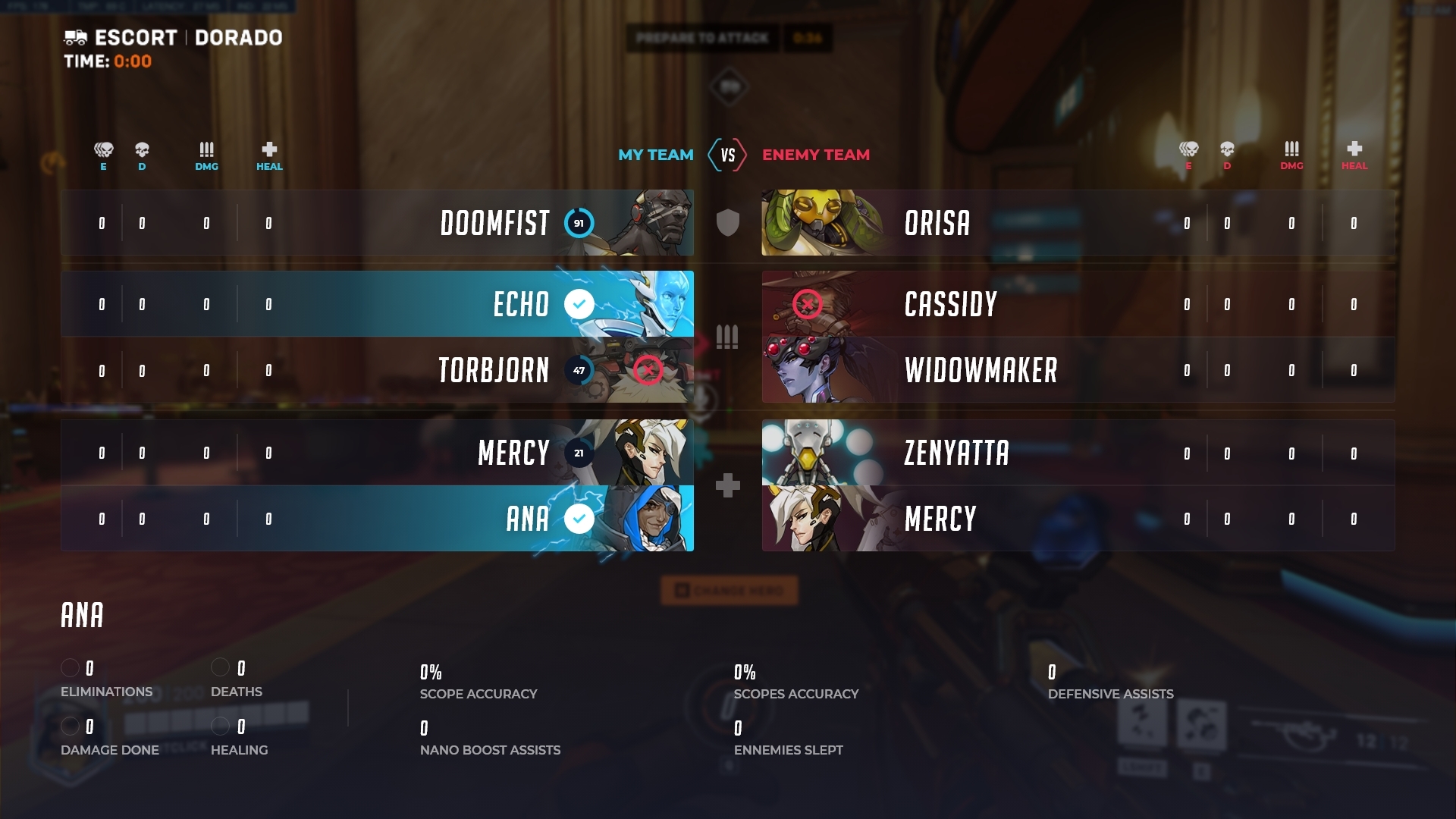Image resolution: width=1456 pixels, height=819 pixels.
Task: Select the VS emblem between team names
Action: 728,155
